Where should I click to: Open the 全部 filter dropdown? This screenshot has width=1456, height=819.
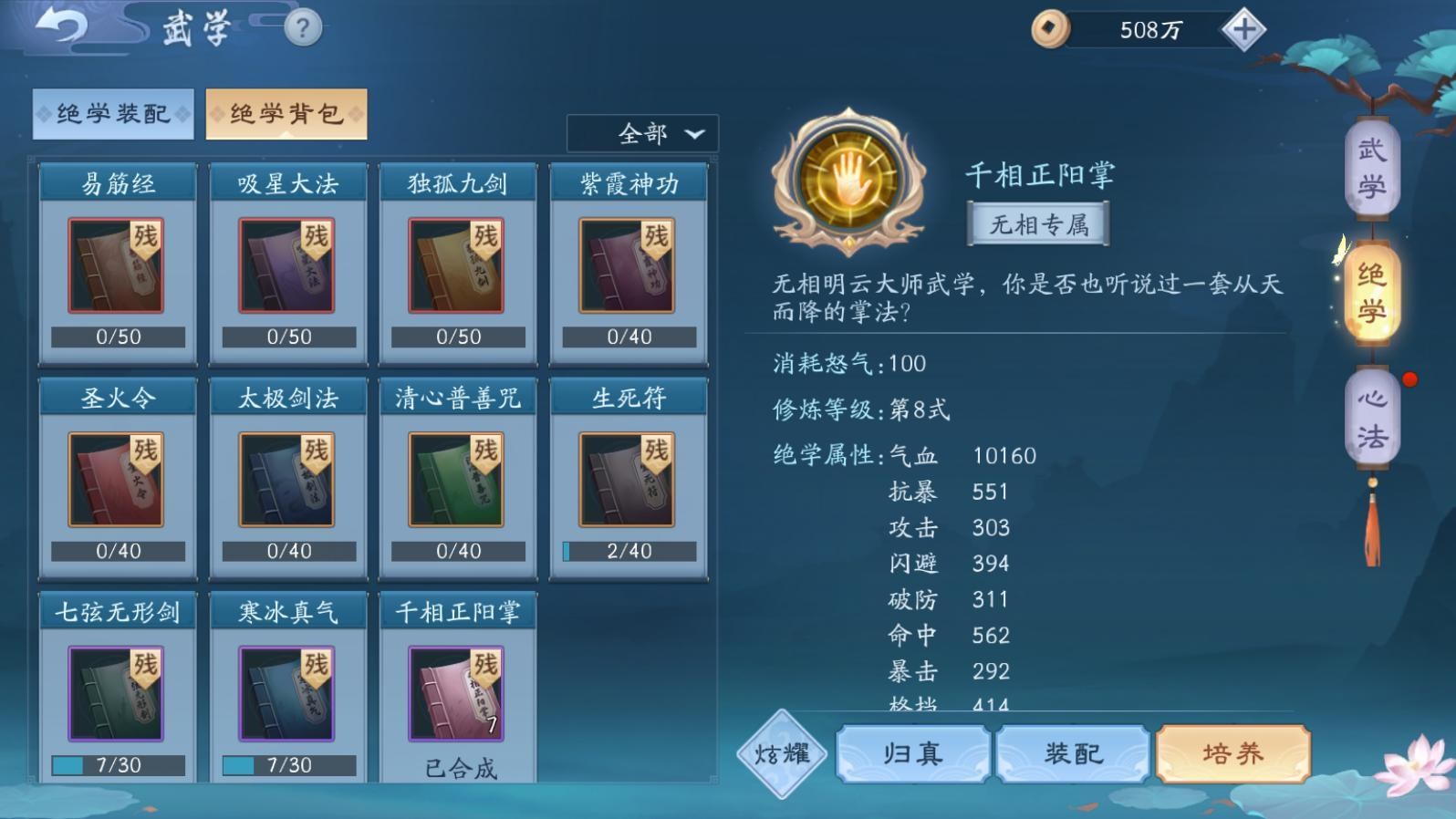click(x=642, y=134)
